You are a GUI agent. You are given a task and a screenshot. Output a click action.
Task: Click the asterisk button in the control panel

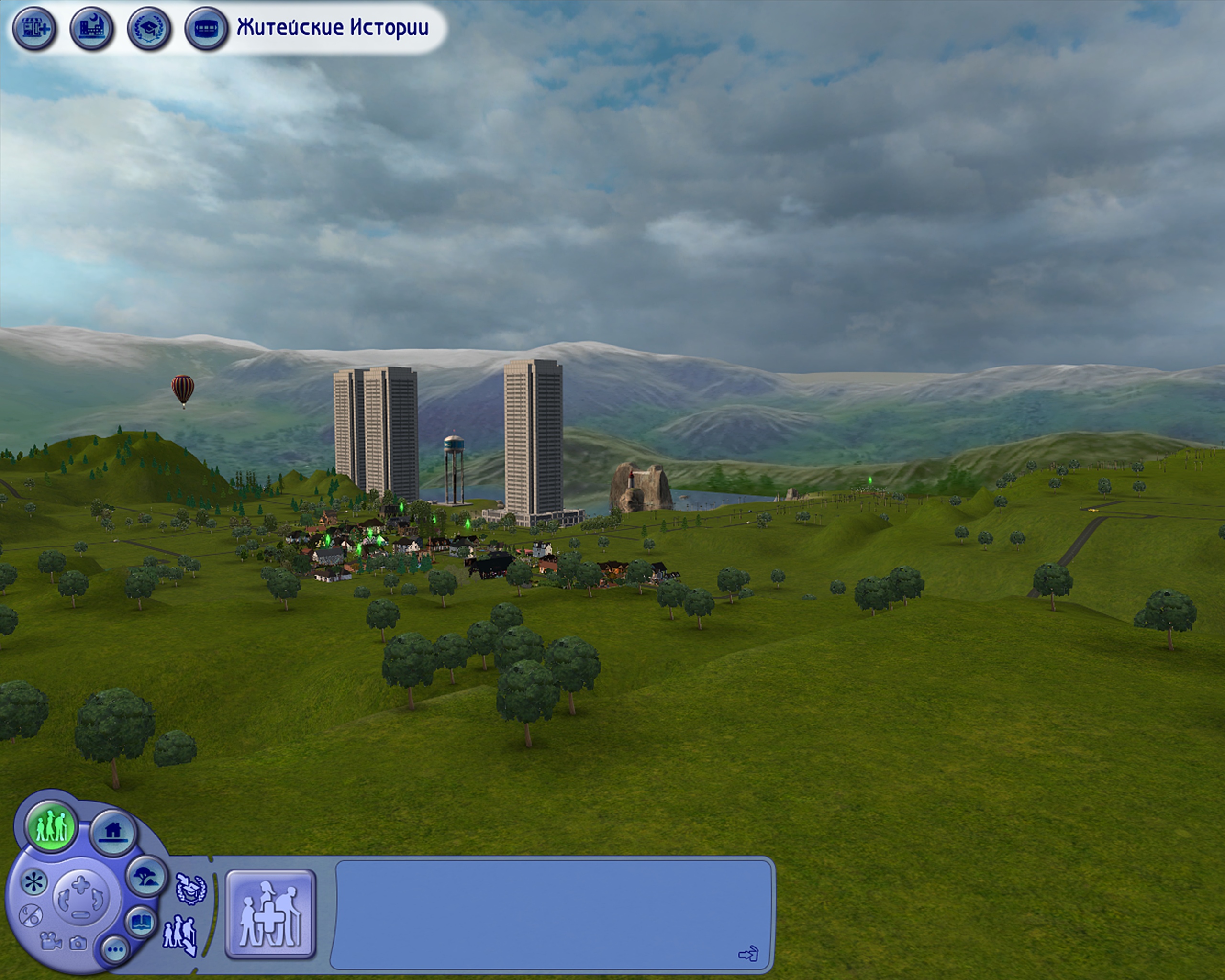(x=34, y=882)
